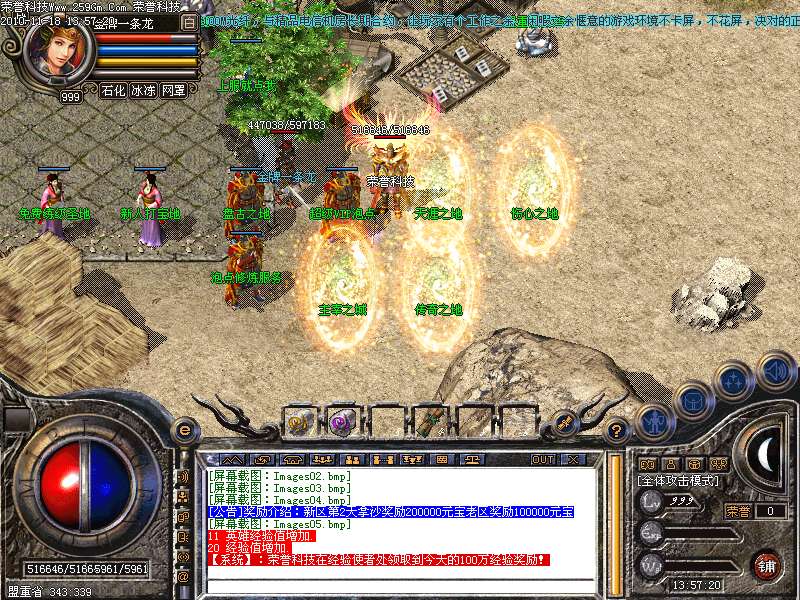The image size is (800, 600).
Task: Select the green scroll belt slot
Action: click(429, 421)
